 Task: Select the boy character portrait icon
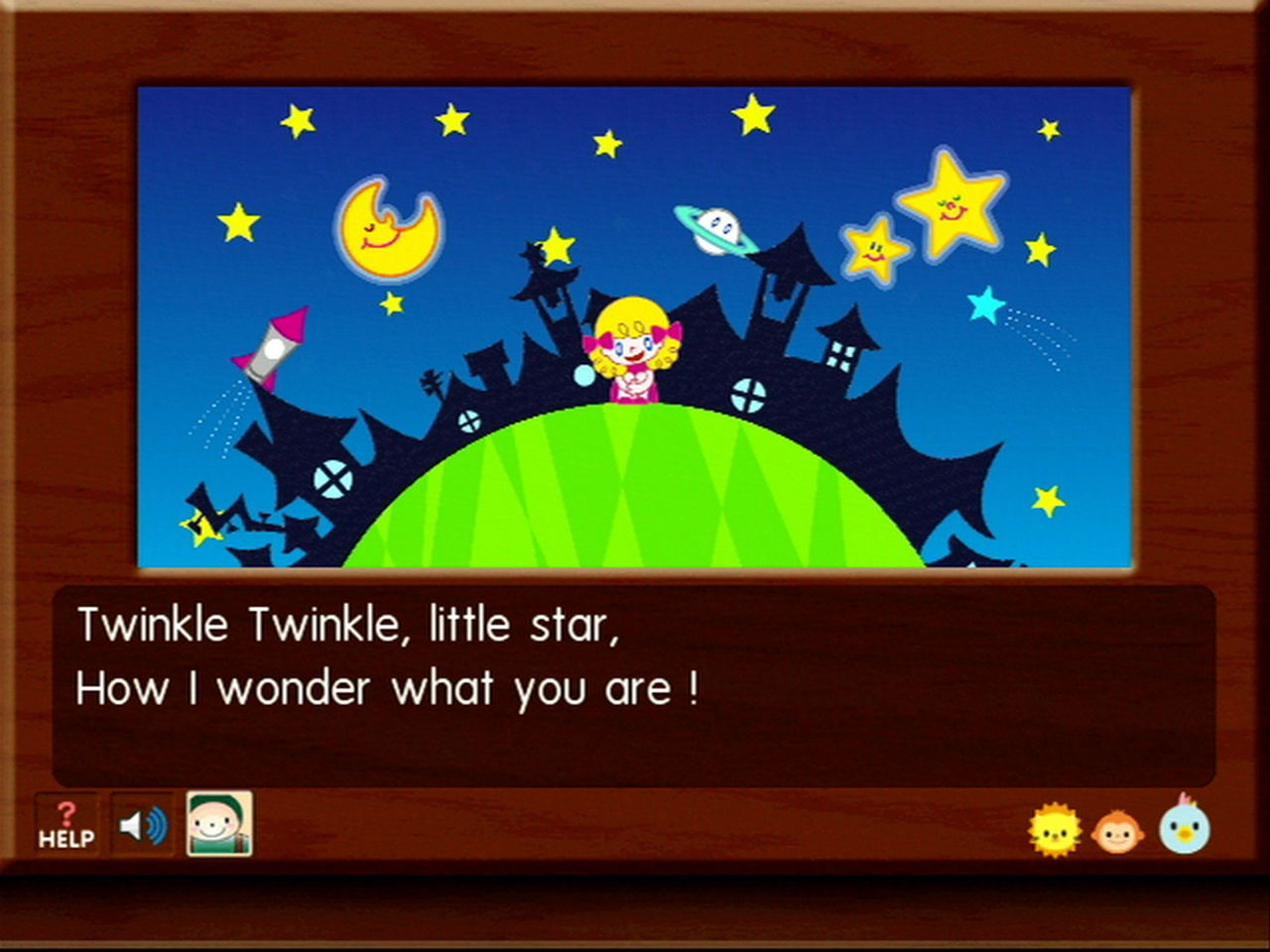pos(219,824)
